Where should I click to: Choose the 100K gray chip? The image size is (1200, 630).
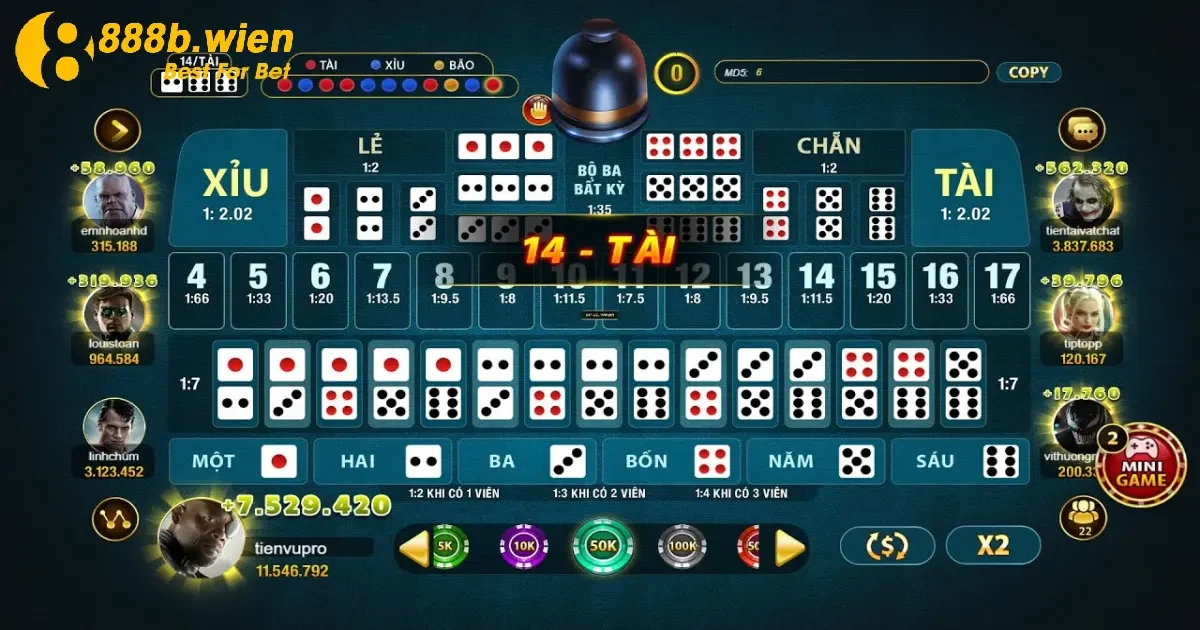pyautogui.click(x=682, y=546)
